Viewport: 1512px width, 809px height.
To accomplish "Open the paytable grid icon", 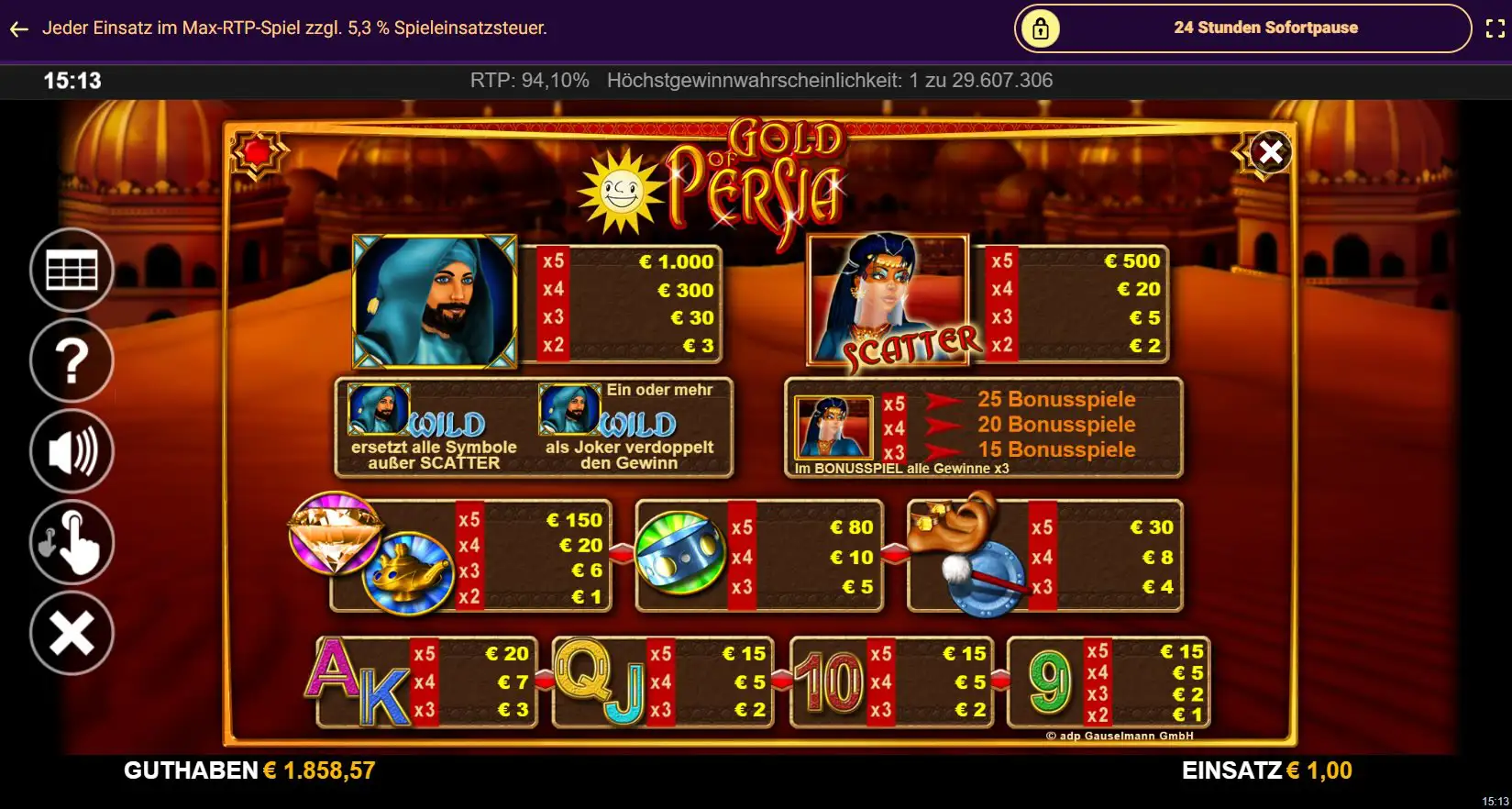I will pyautogui.click(x=72, y=270).
